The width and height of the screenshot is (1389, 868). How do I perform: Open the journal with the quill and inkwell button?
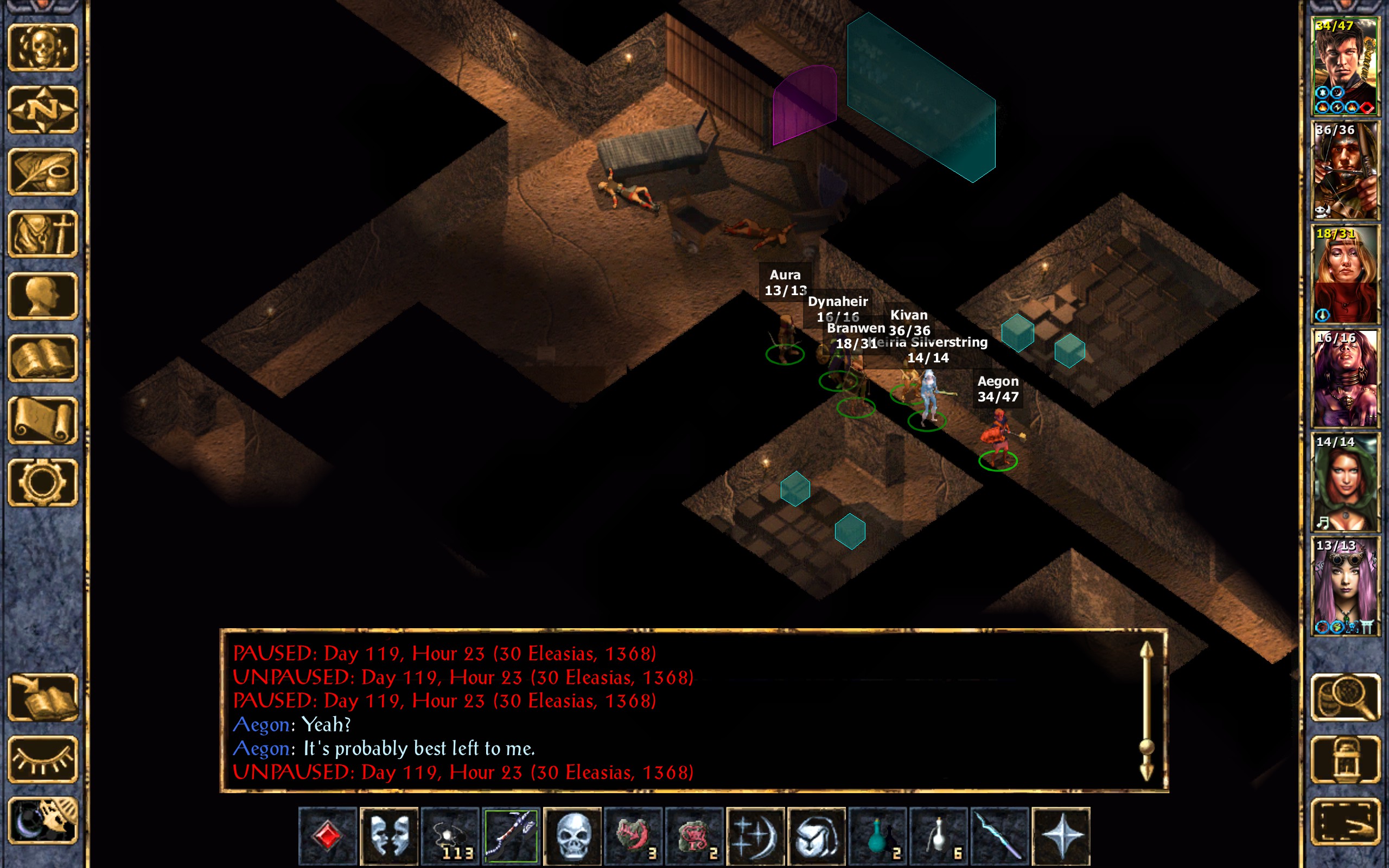coord(42,171)
